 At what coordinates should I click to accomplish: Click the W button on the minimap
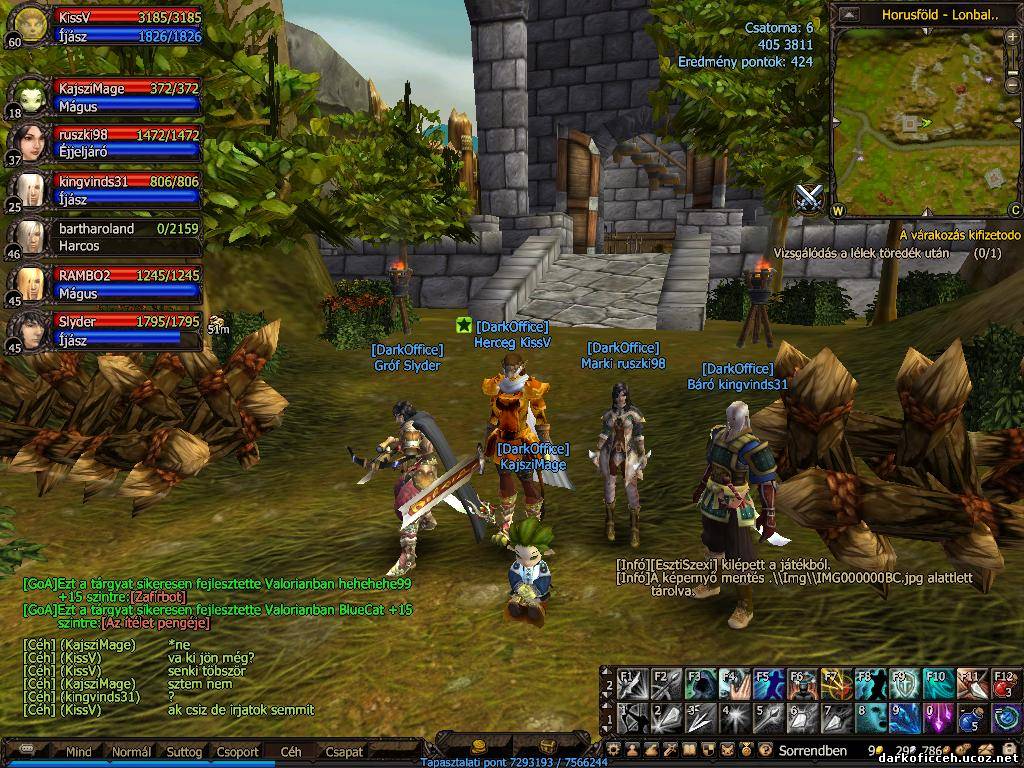click(x=837, y=210)
